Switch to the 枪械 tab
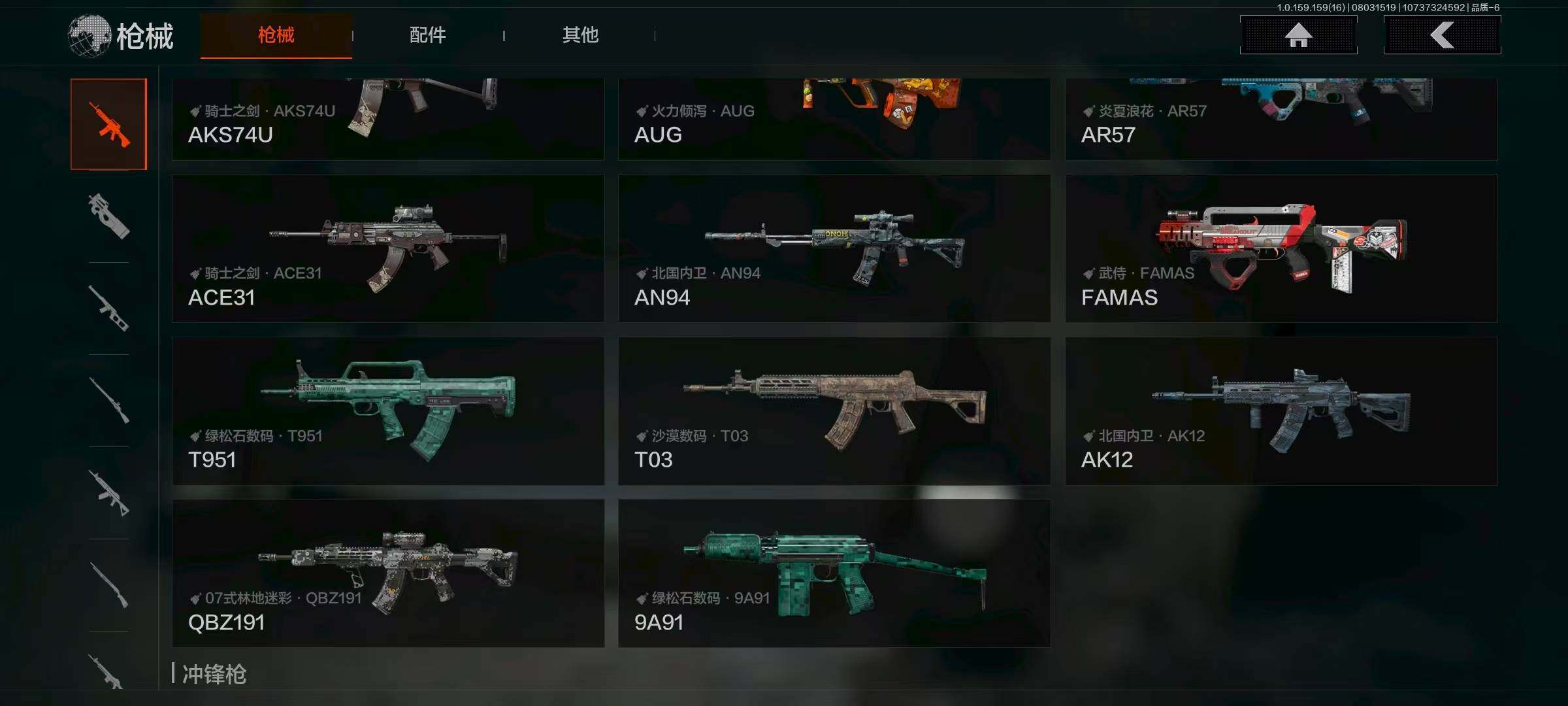Viewport: 1568px width, 706px height. (x=276, y=35)
